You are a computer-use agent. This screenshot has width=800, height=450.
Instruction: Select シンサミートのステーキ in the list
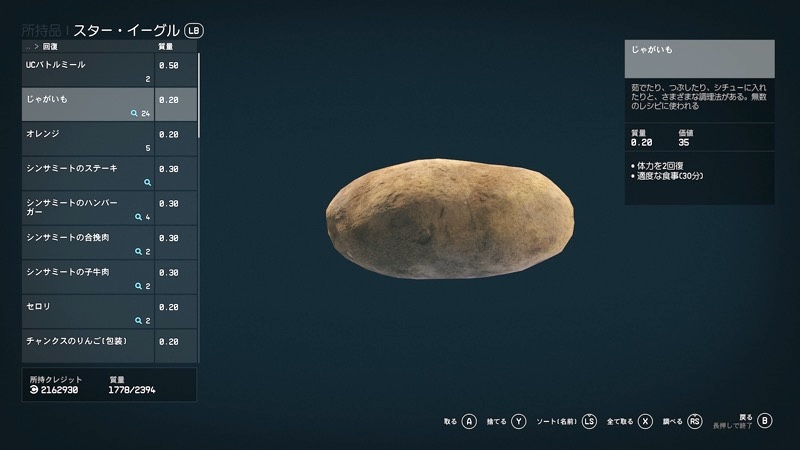tap(88, 173)
